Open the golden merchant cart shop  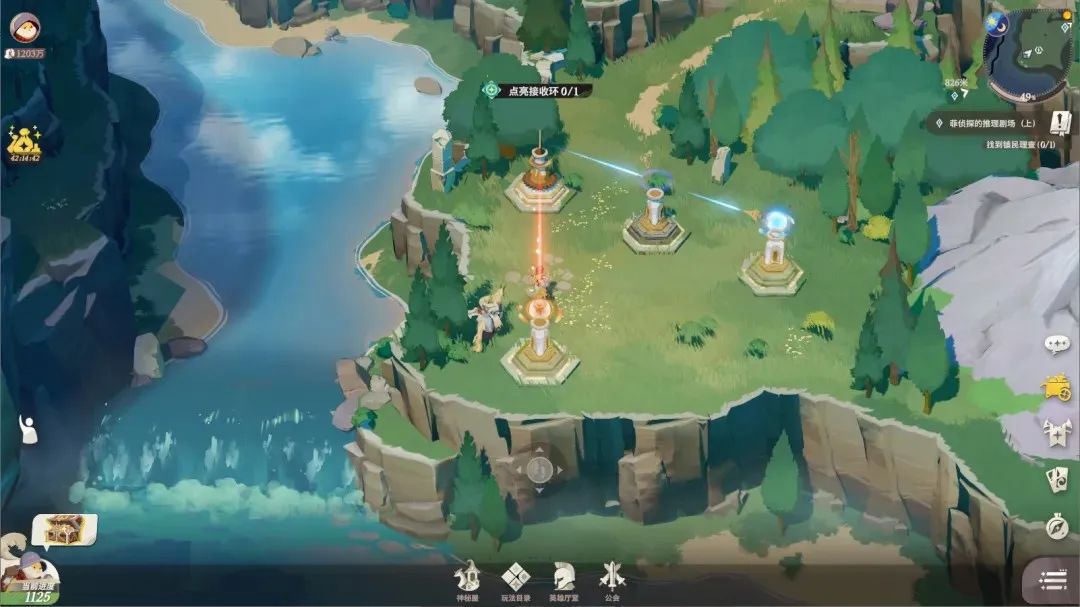tap(1057, 388)
